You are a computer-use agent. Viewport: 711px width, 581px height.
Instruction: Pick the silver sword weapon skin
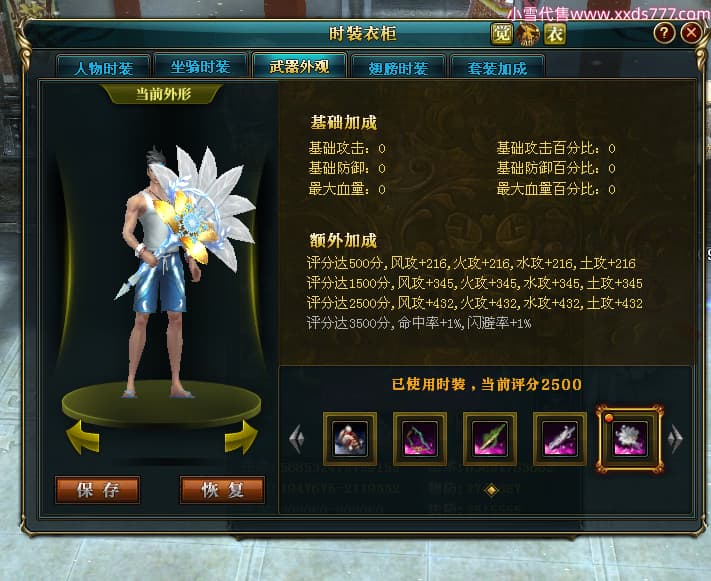(x=560, y=437)
